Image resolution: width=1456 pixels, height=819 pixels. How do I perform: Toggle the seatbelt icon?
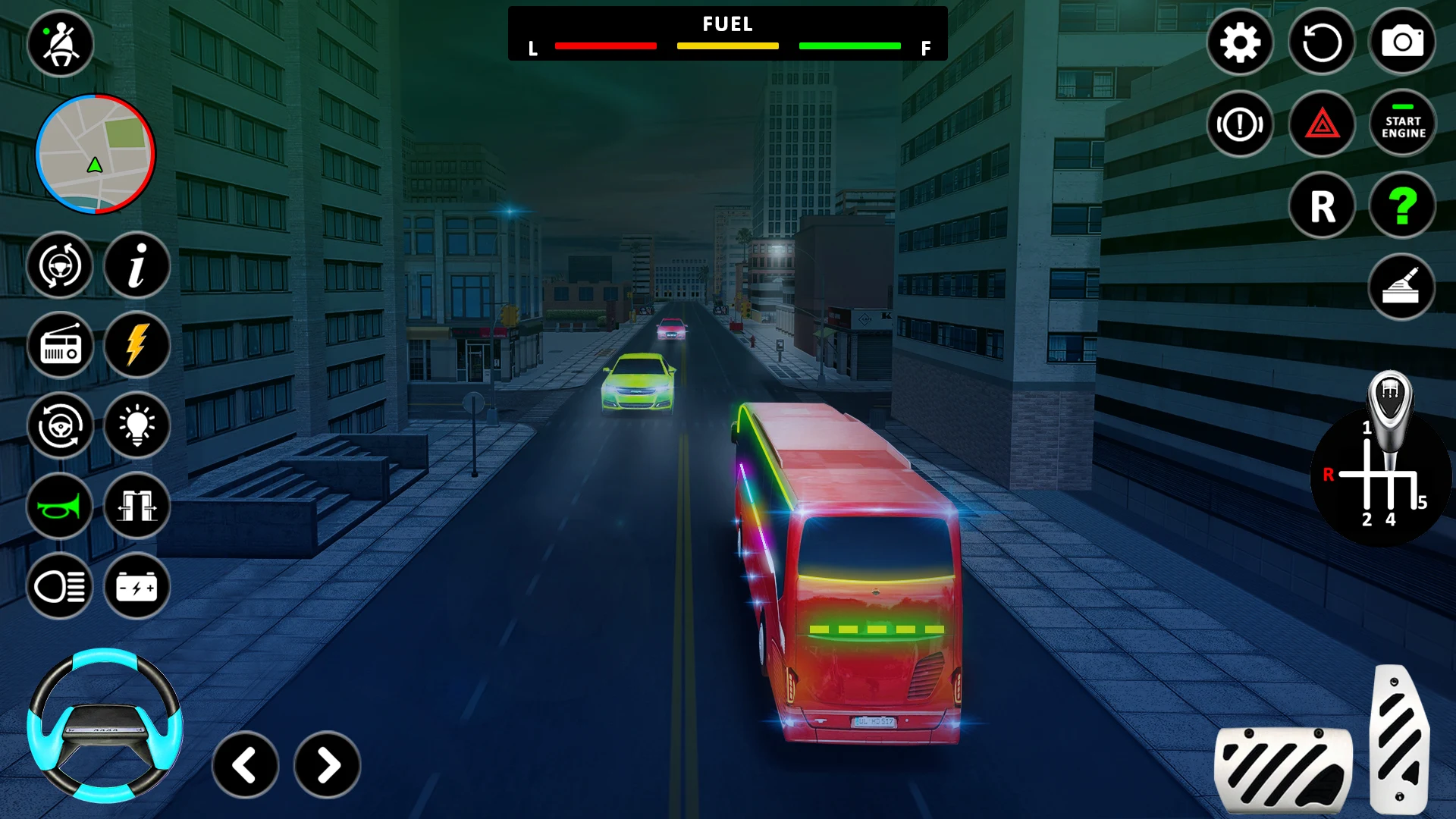pos(61,44)
